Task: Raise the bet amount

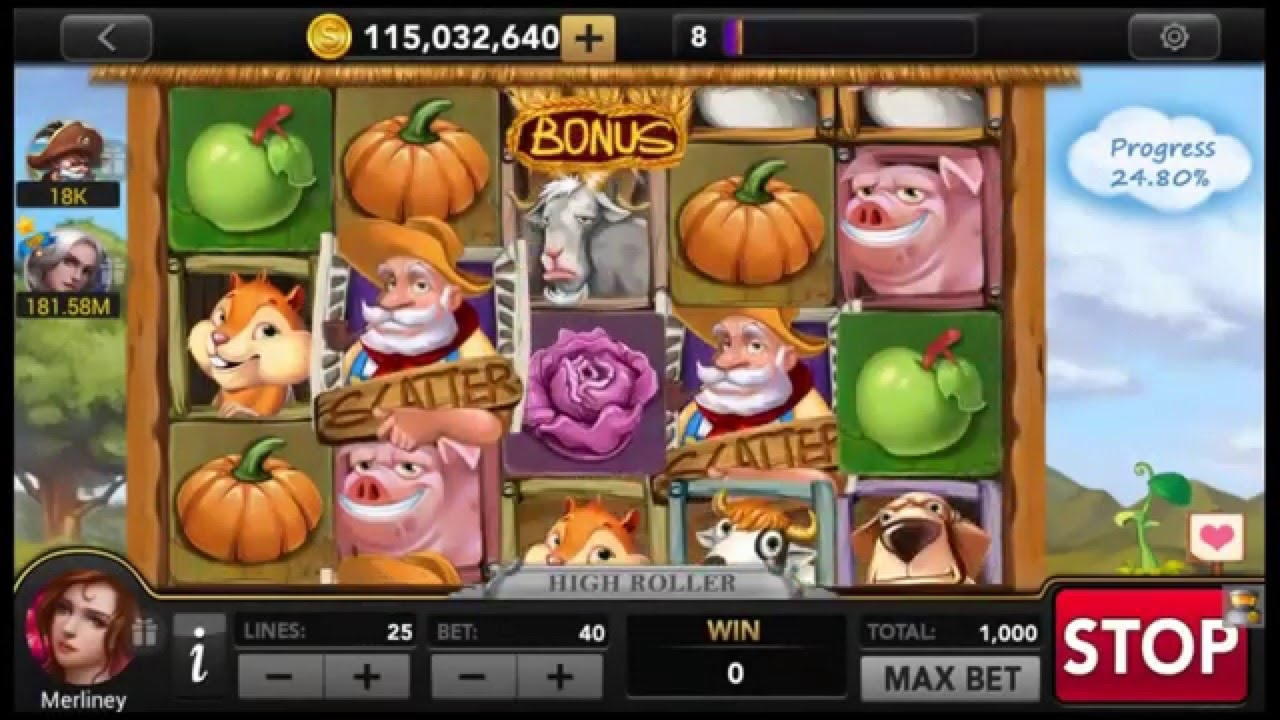Action: (x=560, y=677)
